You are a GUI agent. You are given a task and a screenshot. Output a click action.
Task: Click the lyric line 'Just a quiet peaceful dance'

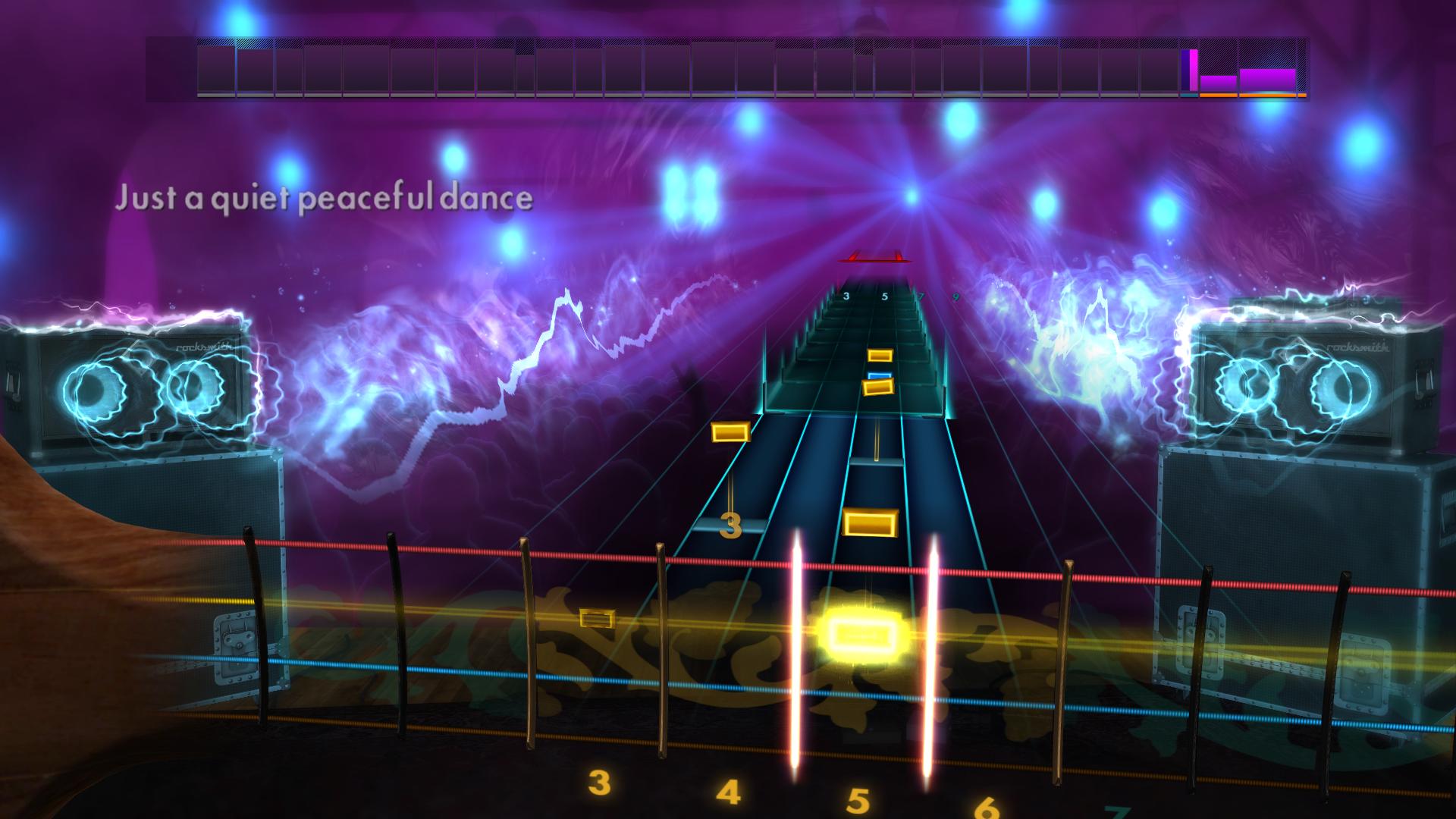click(325, 198)
